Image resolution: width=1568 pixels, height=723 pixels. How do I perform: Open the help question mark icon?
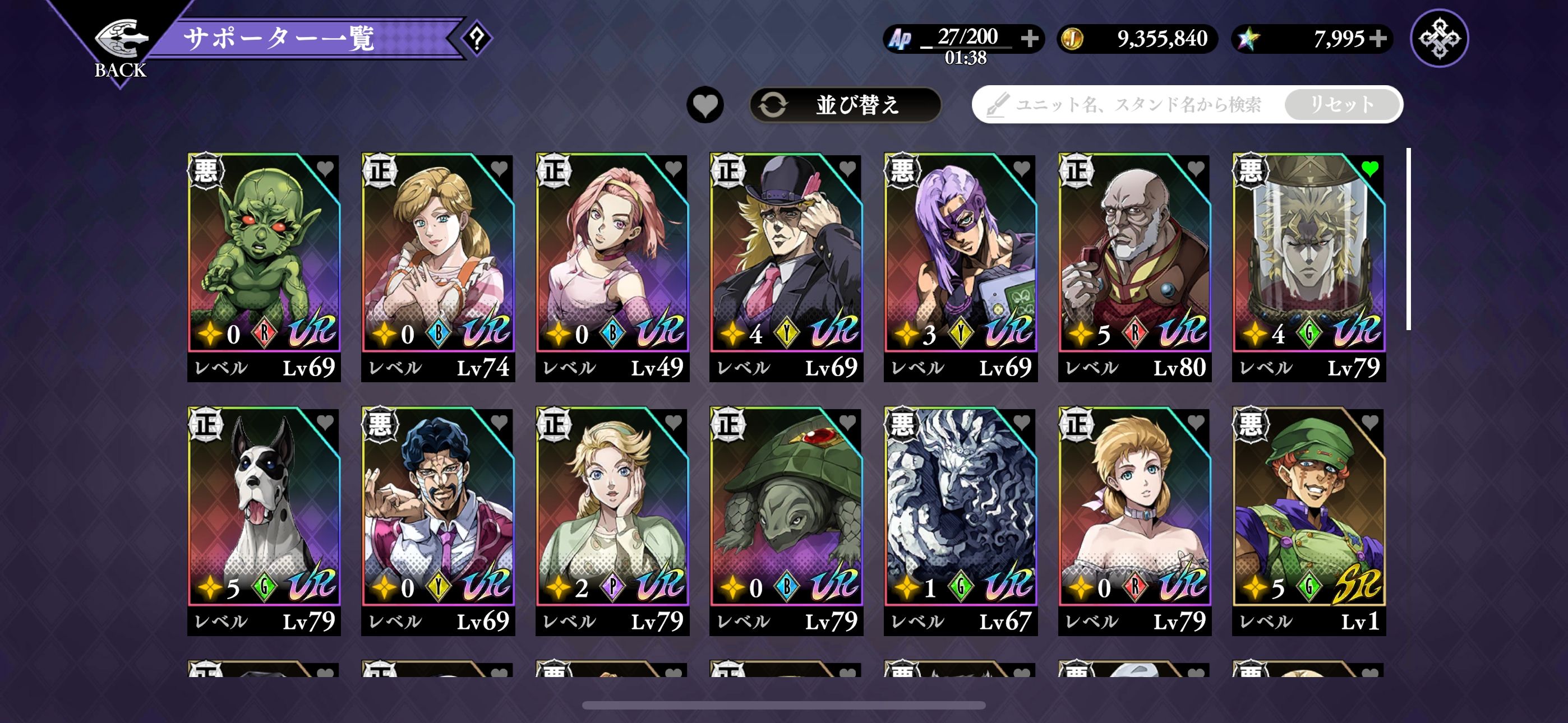click(x=477, y=39)
